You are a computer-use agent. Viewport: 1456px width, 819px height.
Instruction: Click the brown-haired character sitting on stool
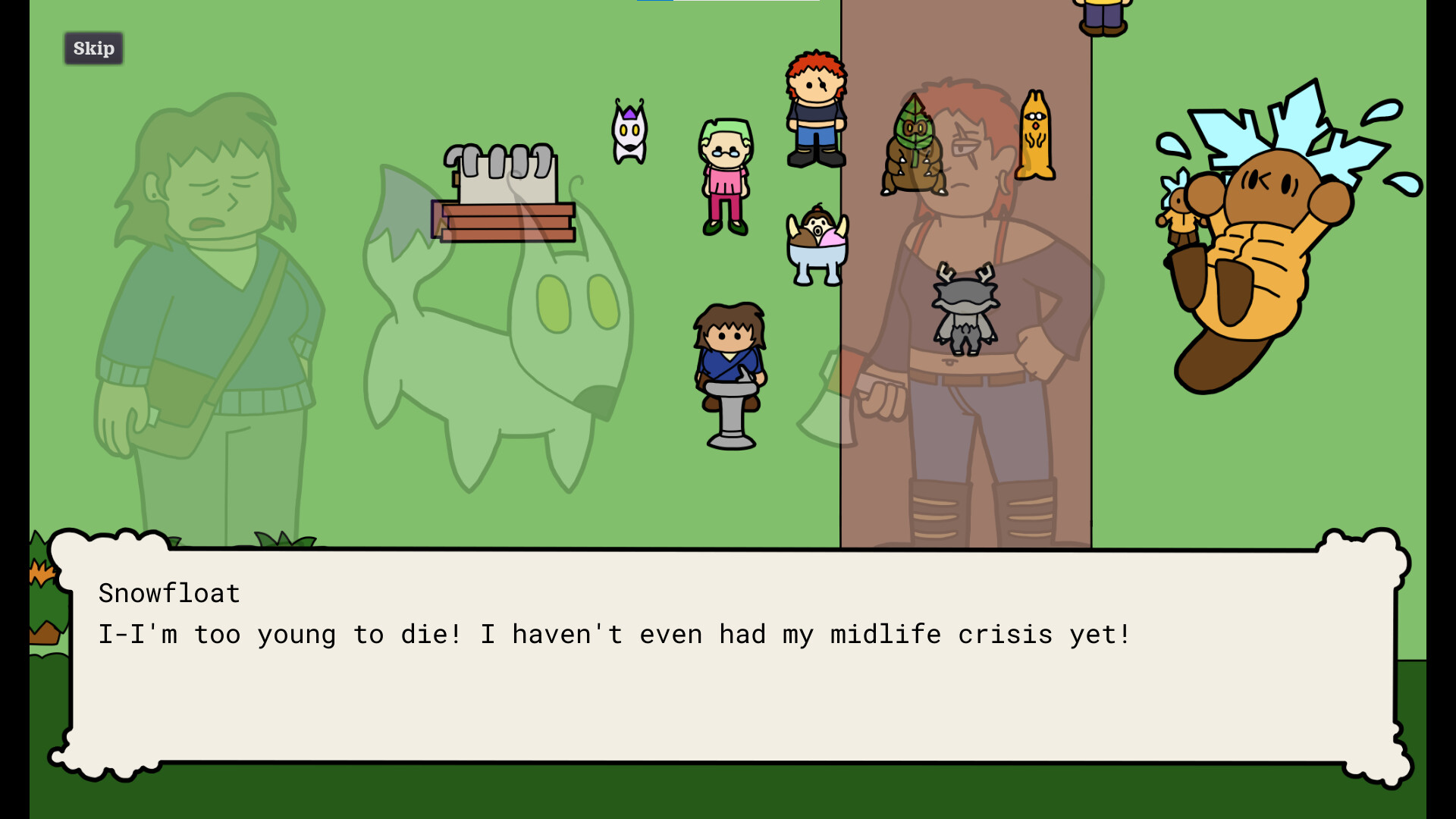730,364
